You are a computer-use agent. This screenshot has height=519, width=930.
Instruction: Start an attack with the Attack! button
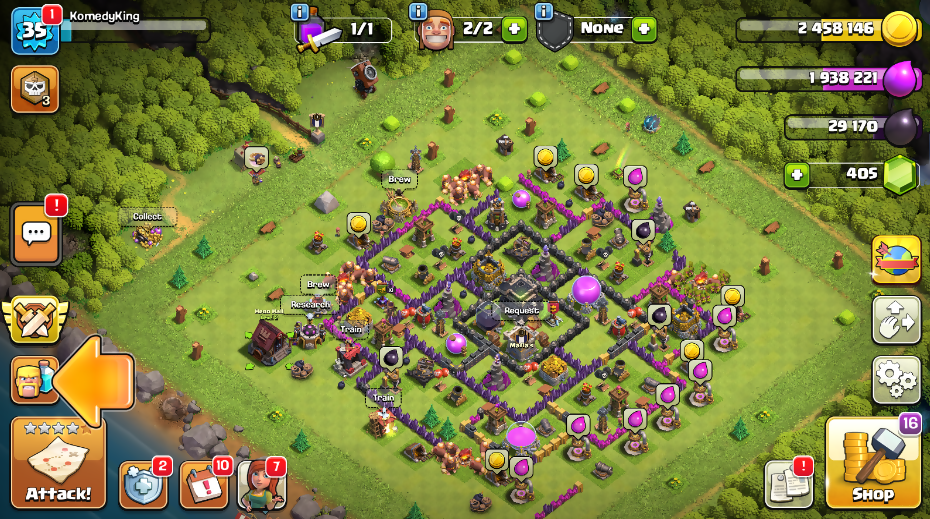pyautogui.click(x=58, y=465)
